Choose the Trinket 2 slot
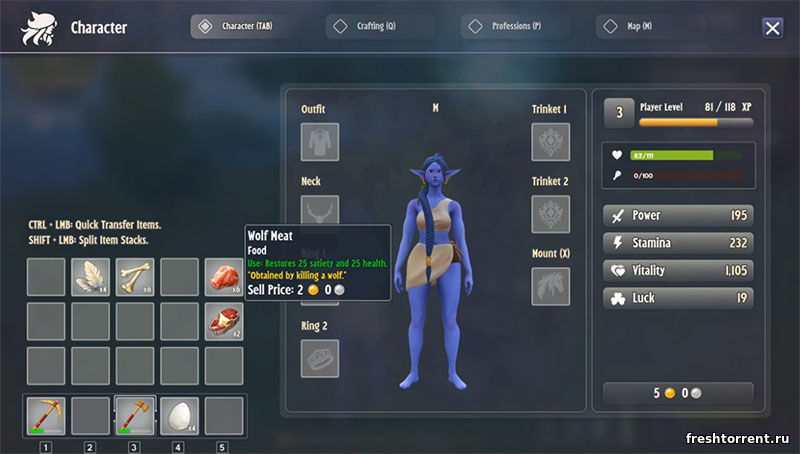800x454 pixels. 551,214
